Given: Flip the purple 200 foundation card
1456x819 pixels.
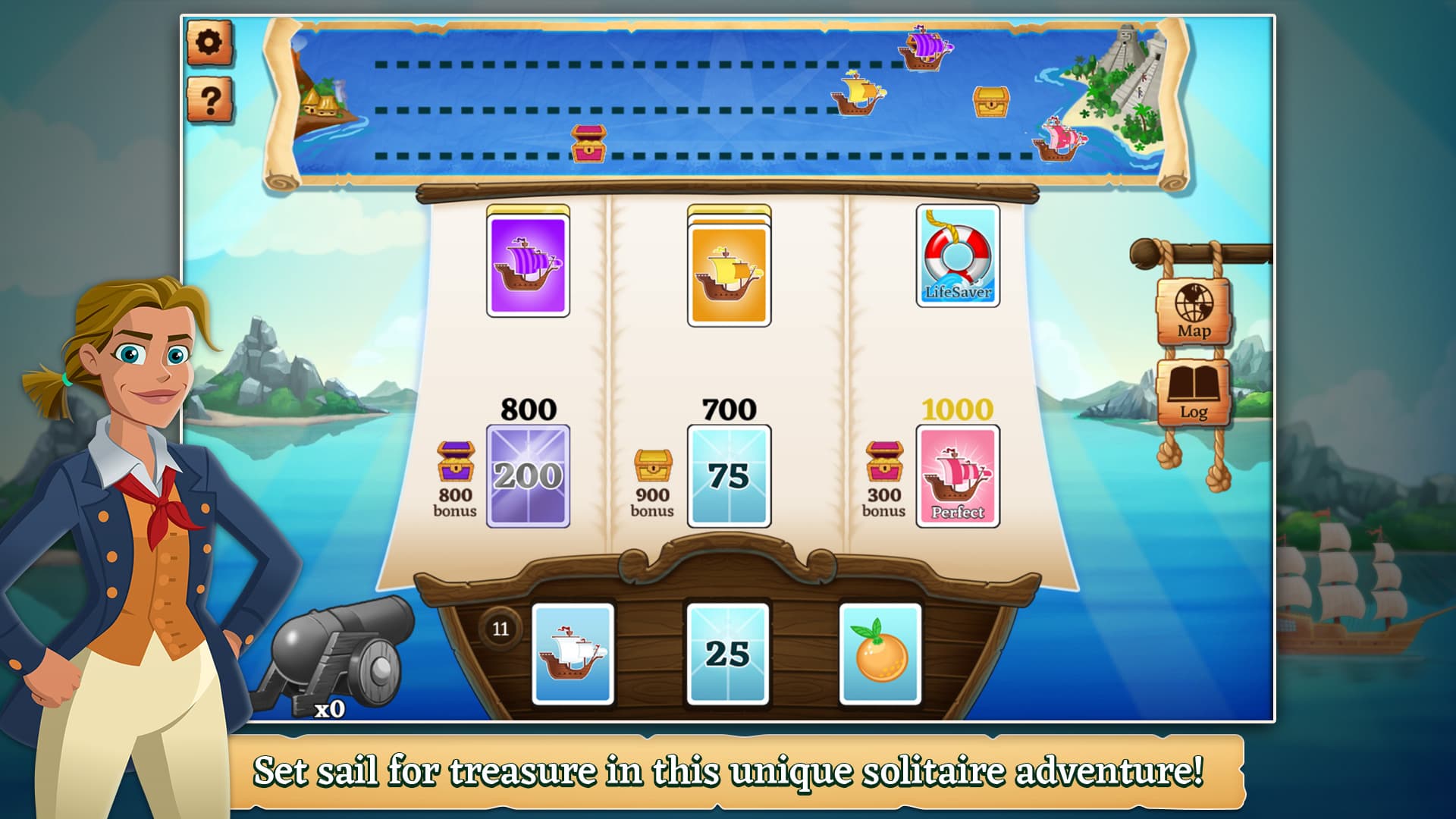Looking at the screenshot, I should pos(528,476).
